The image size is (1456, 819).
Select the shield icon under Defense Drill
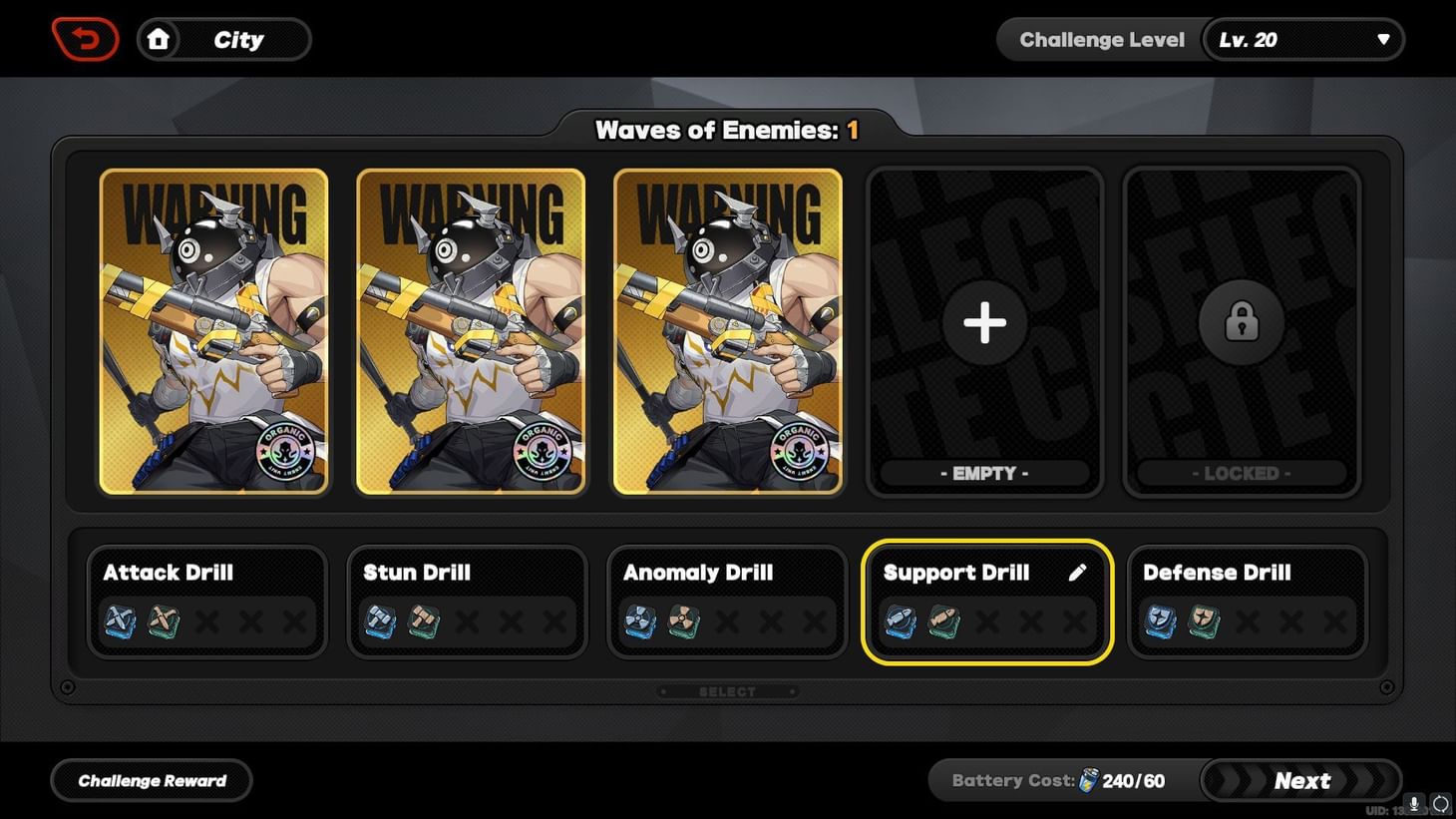pyautogui.click(x=1160, y=621)
